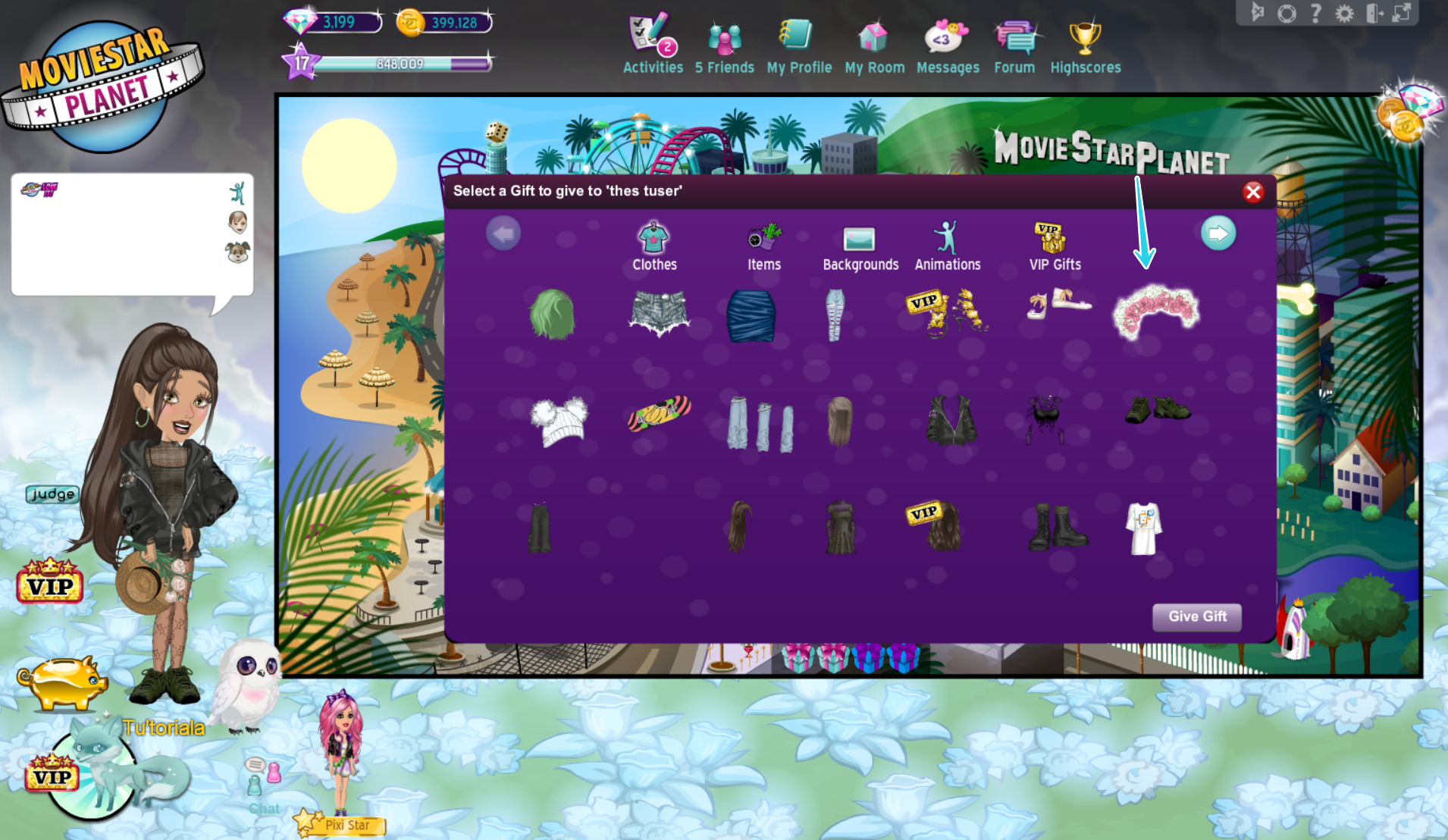Viewport: 1448px width, 840px height.
Task: Switch to the Backgrounds tab
Action: pos(860,243)
